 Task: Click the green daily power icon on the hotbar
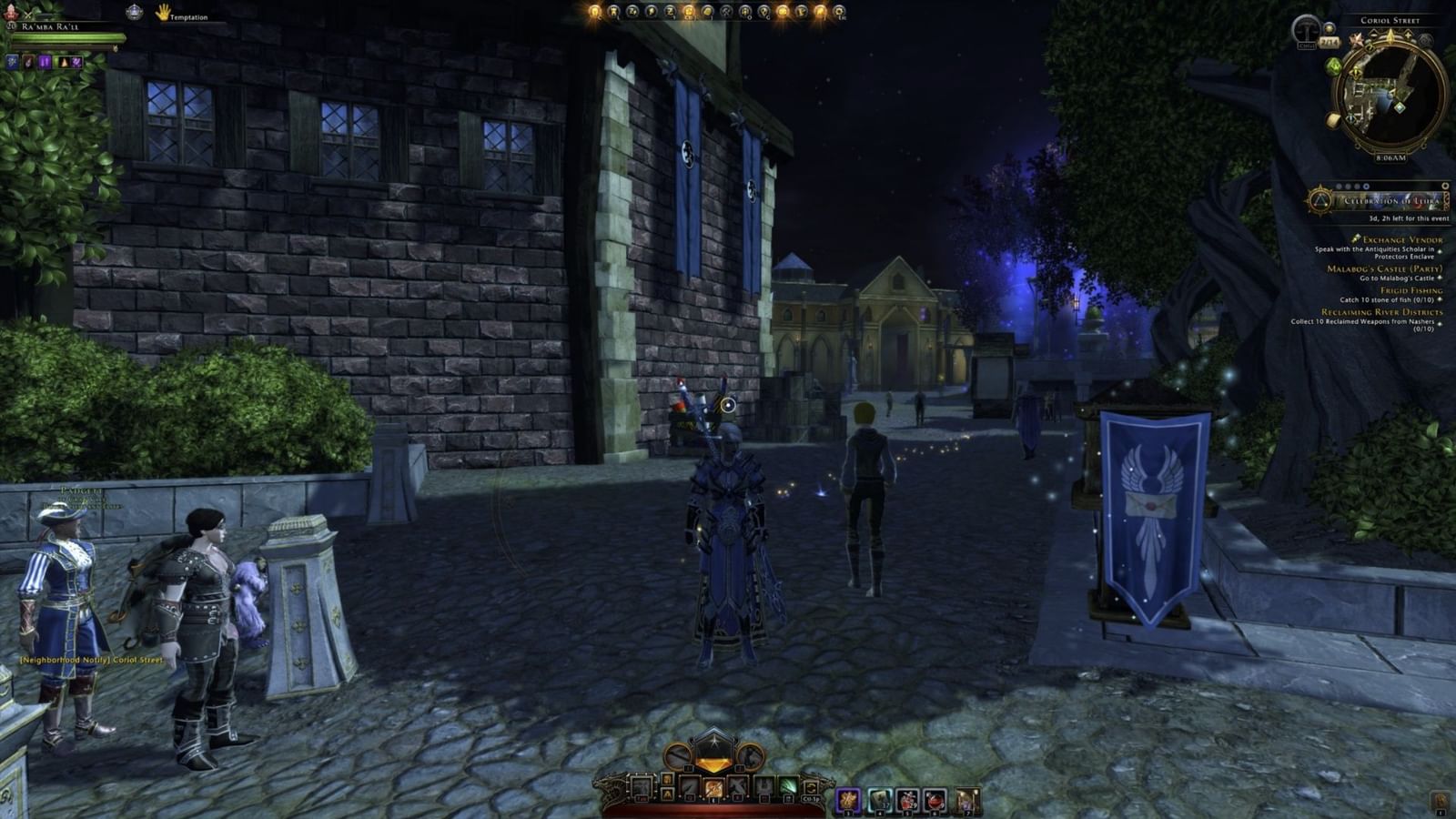(x=789, y=785)
